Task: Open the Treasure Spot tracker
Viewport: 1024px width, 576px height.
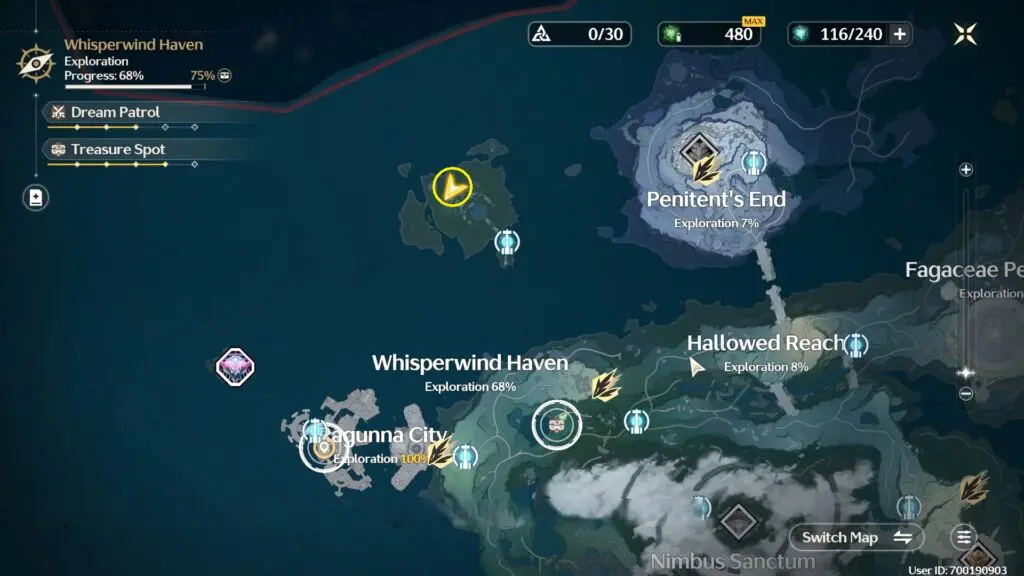Action: point(118,149)
